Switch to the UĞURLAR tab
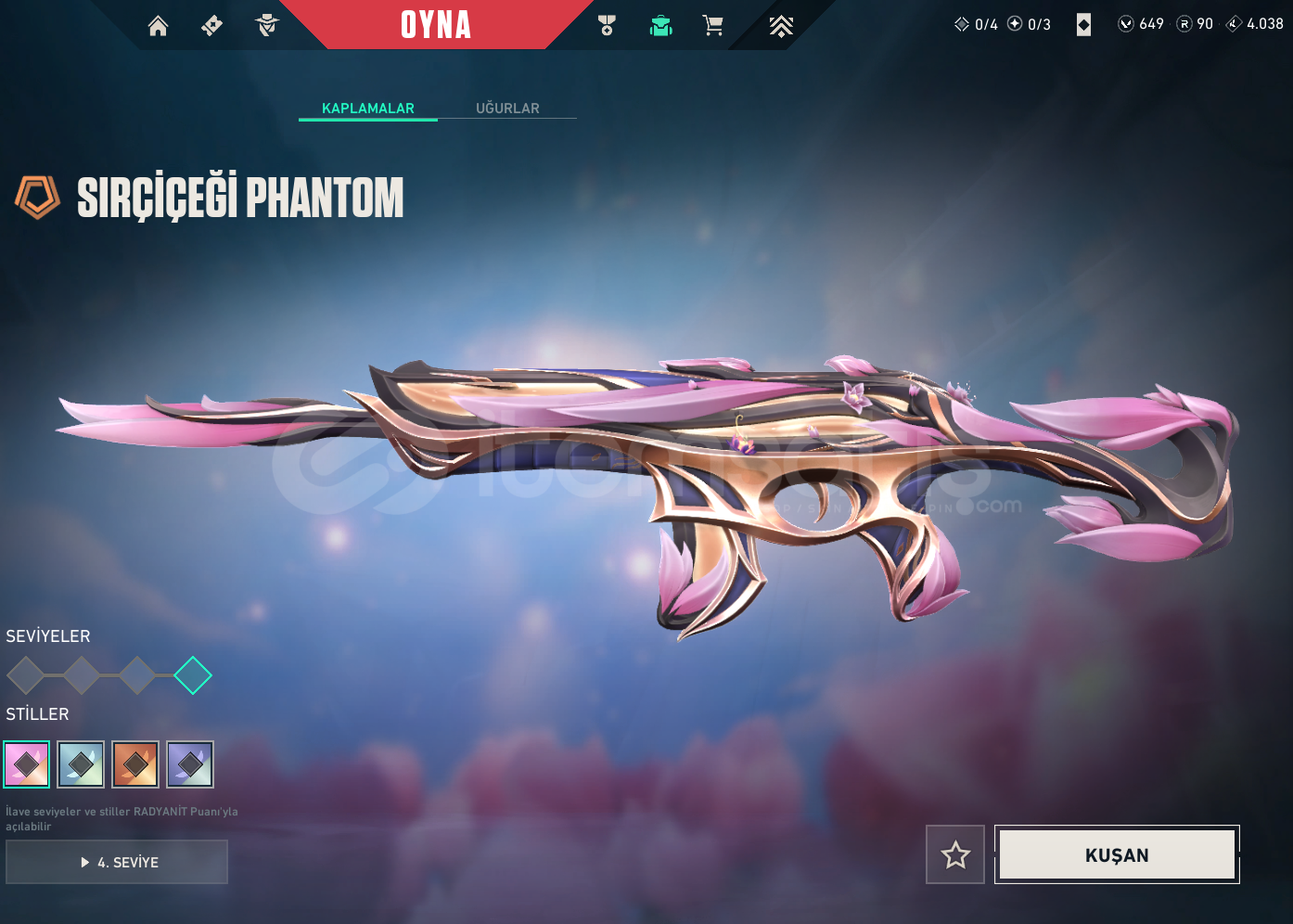 507,109
